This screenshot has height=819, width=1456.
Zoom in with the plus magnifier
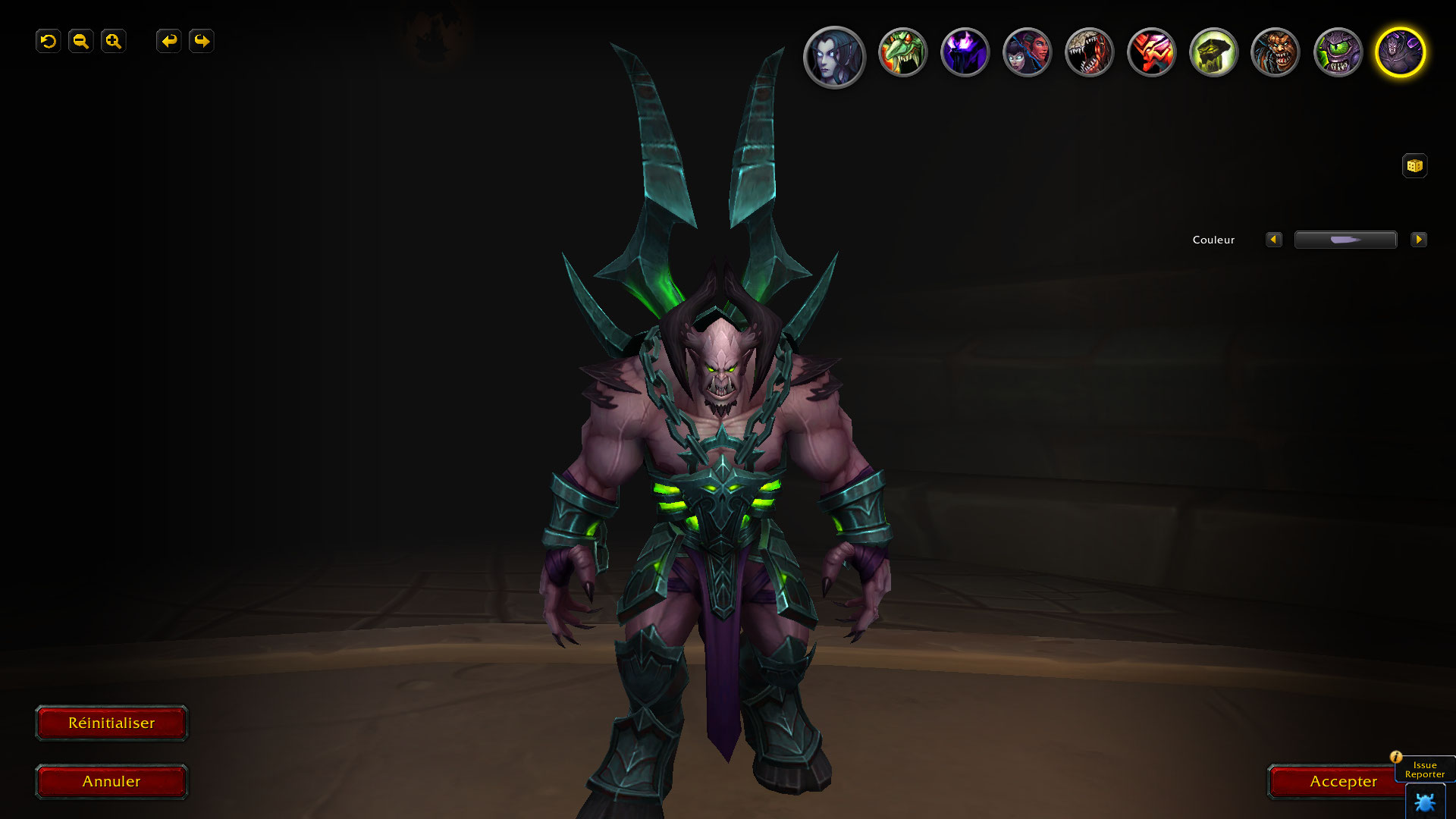113,41
